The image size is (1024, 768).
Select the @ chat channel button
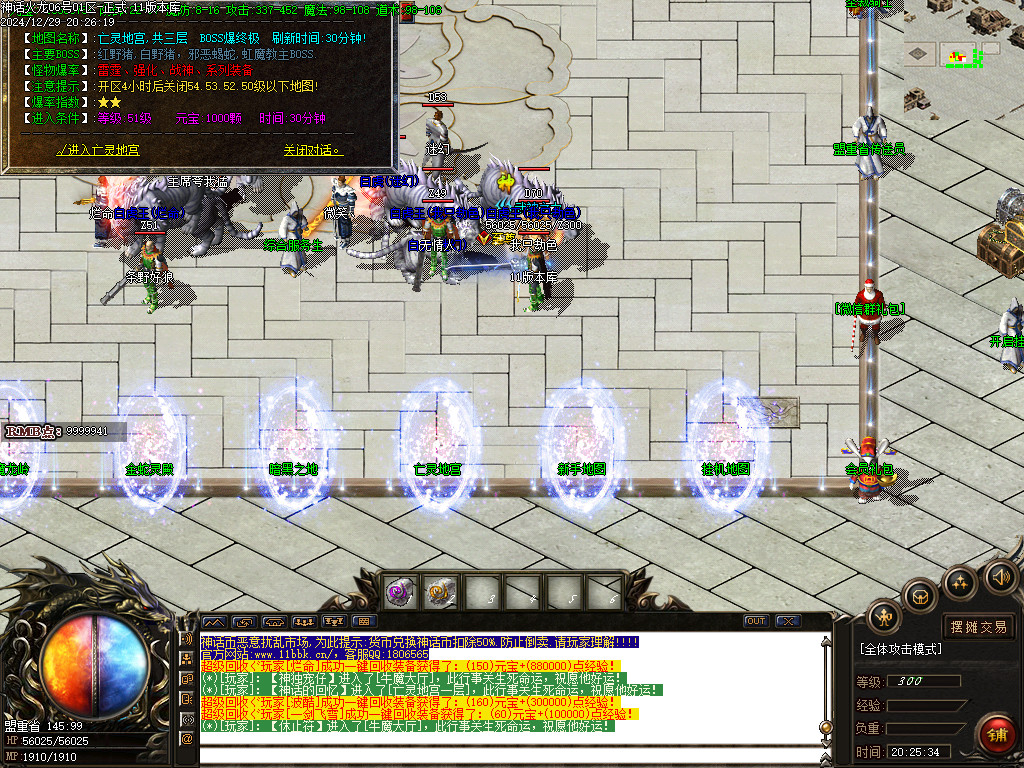pos(186,739)
